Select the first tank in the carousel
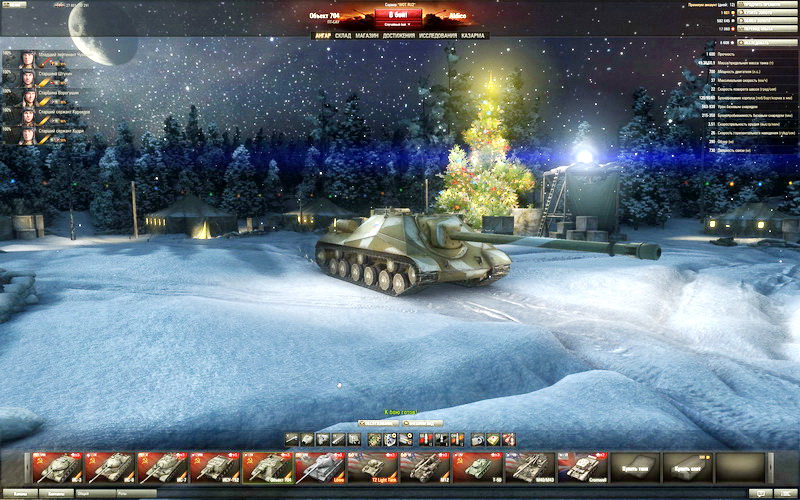Image resolution: width=800 pixels, height=500 pixels. click(56, 466)
